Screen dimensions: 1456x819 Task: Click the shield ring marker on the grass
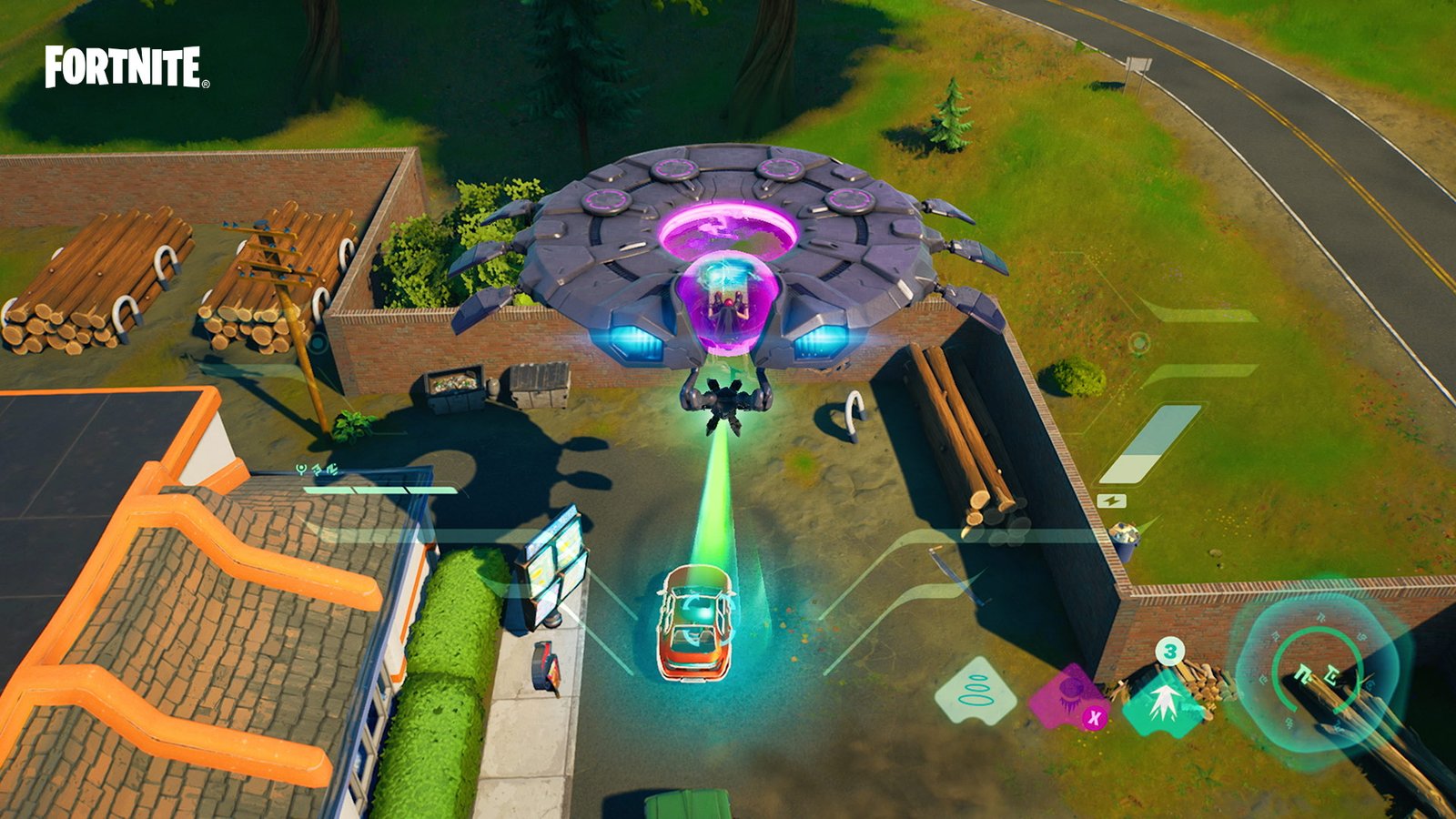[x=1140, y=344]
